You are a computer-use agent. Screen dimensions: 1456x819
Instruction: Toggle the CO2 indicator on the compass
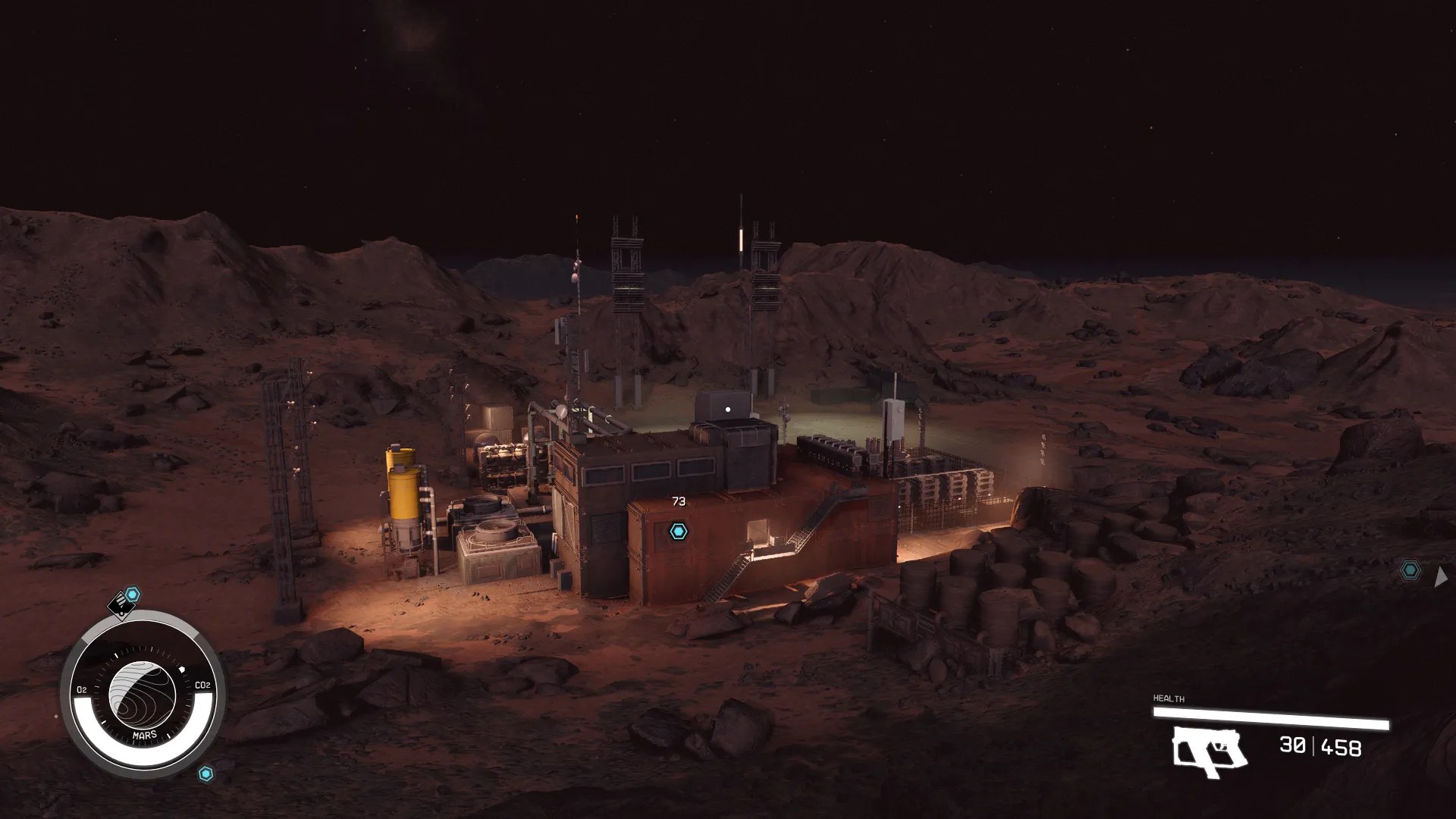(x=202, y=686)
